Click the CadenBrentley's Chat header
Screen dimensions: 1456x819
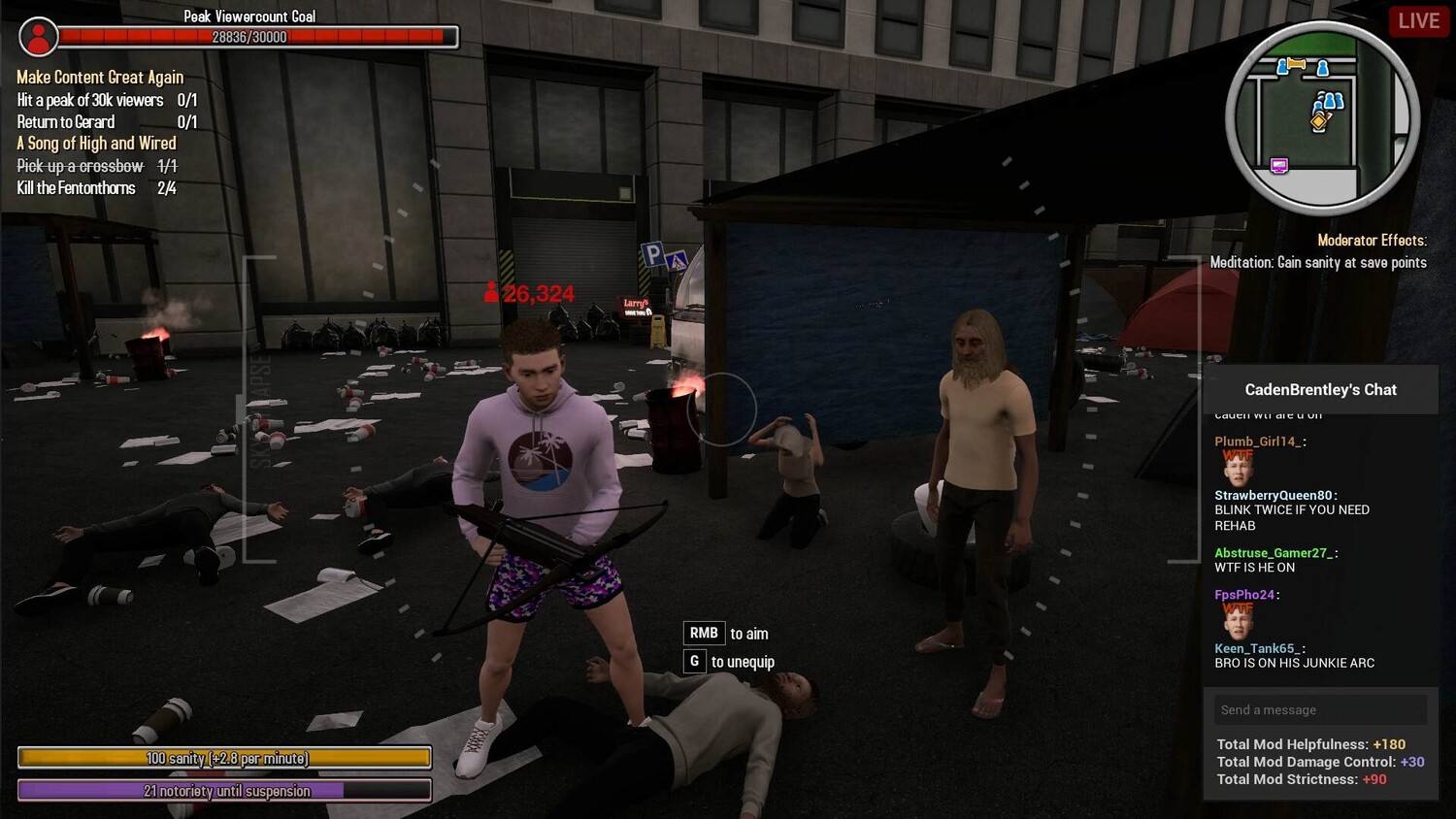point(1320,390)
